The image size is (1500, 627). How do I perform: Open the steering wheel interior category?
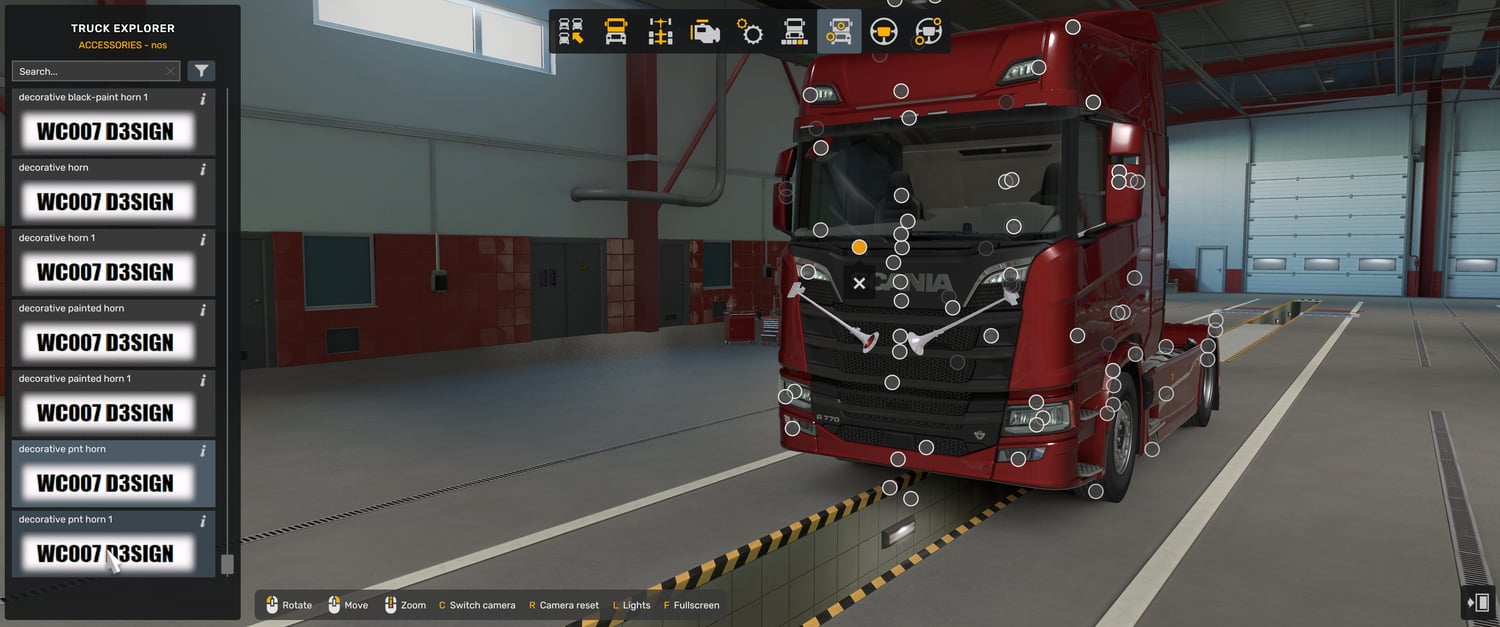pyautogui.click(x=883, y=32)
